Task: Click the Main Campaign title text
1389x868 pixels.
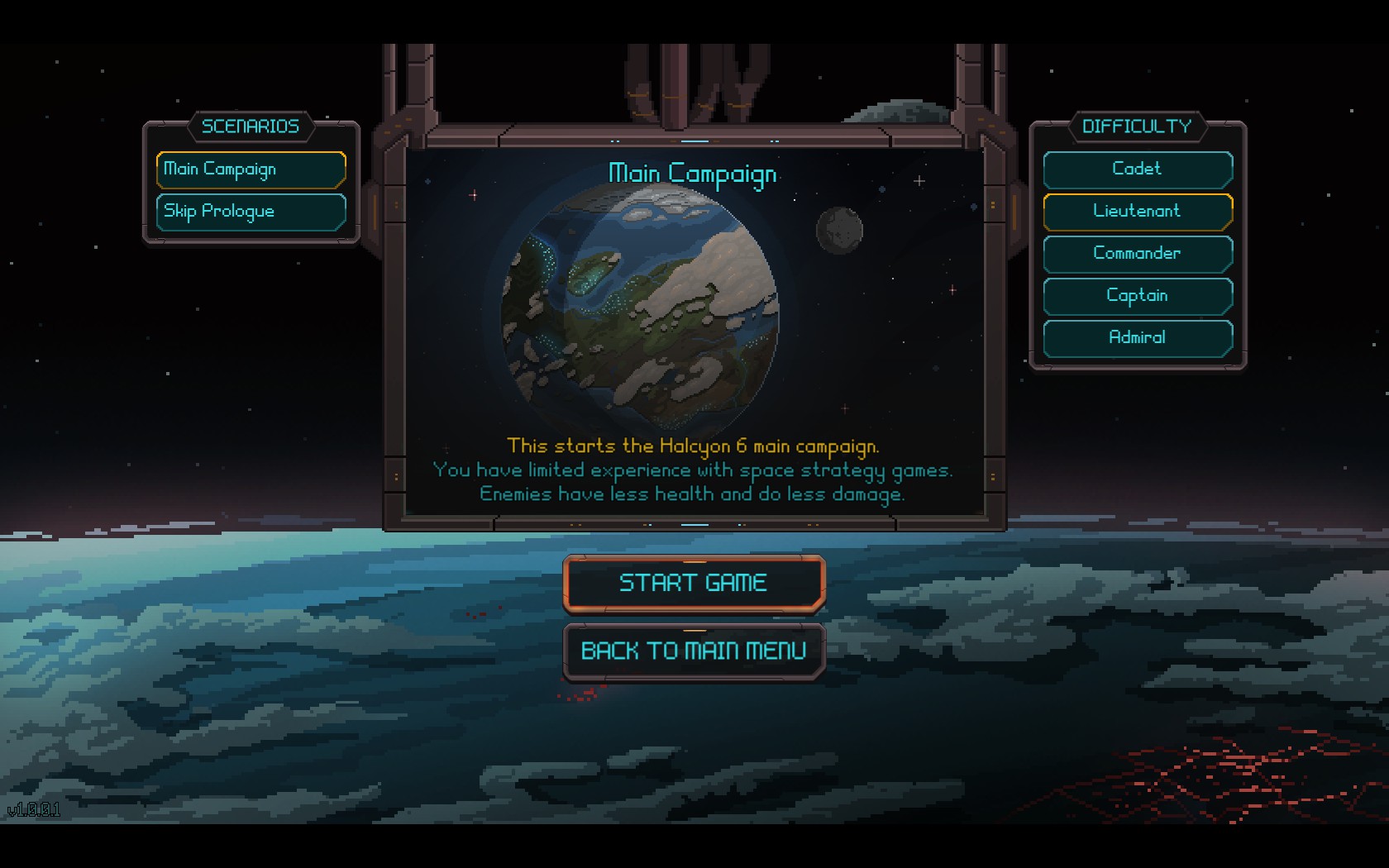Action: [693, 174]
